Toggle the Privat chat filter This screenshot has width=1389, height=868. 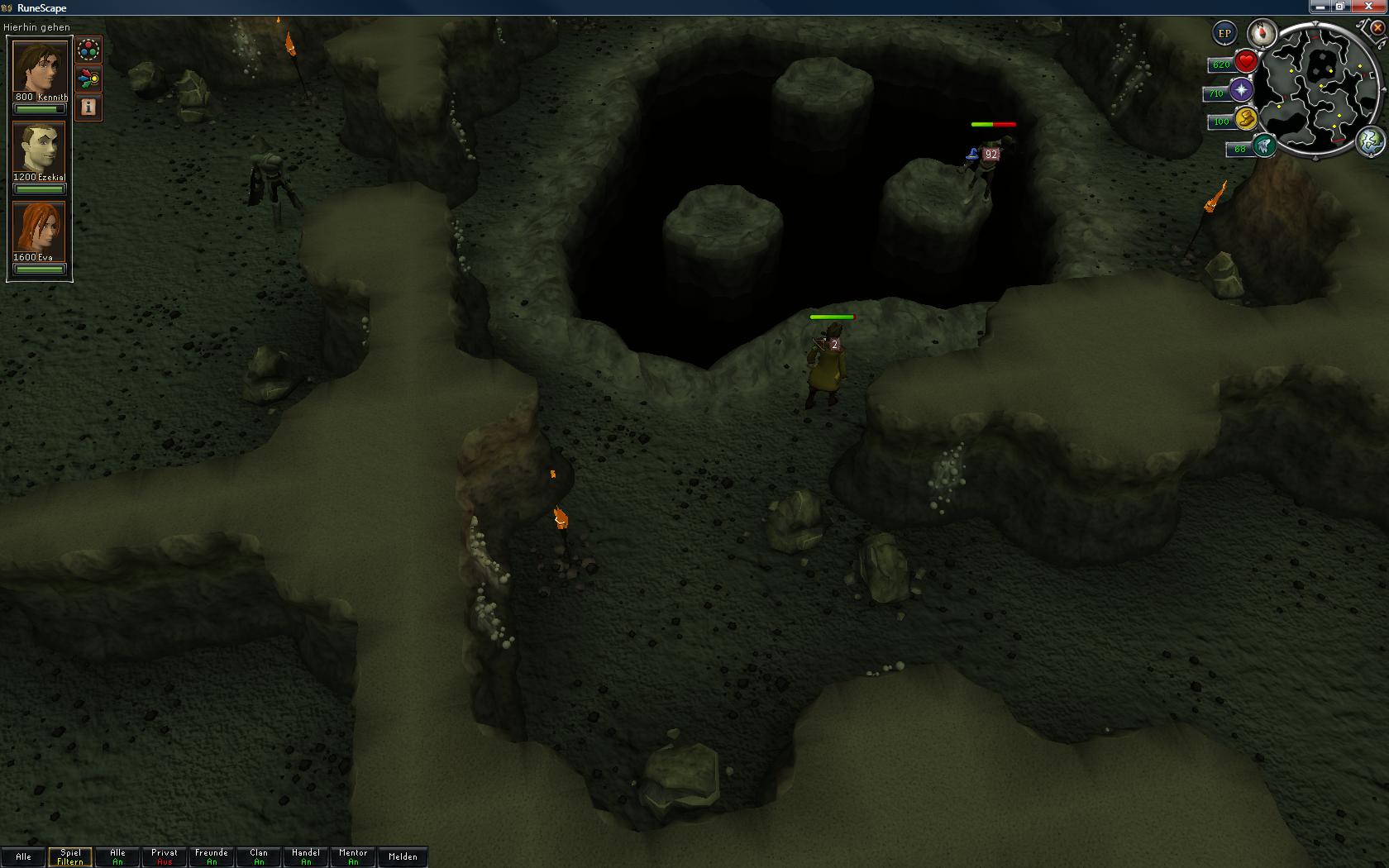(165, 856)
